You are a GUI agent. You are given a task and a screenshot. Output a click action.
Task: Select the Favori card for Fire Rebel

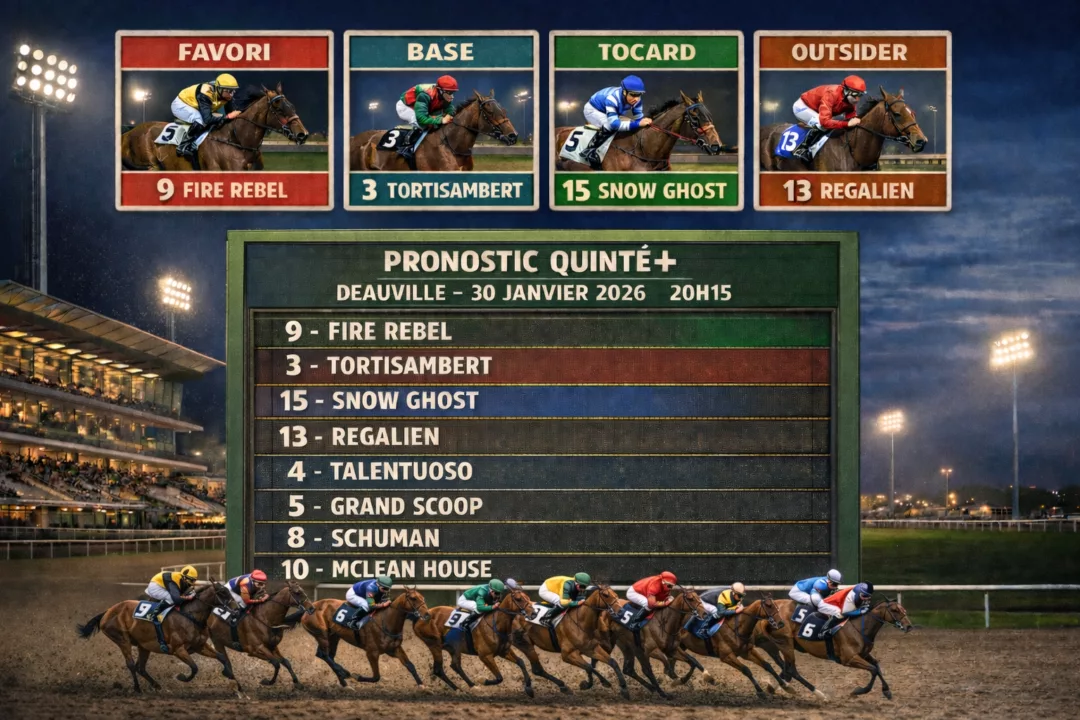click(x=224, y=120)
